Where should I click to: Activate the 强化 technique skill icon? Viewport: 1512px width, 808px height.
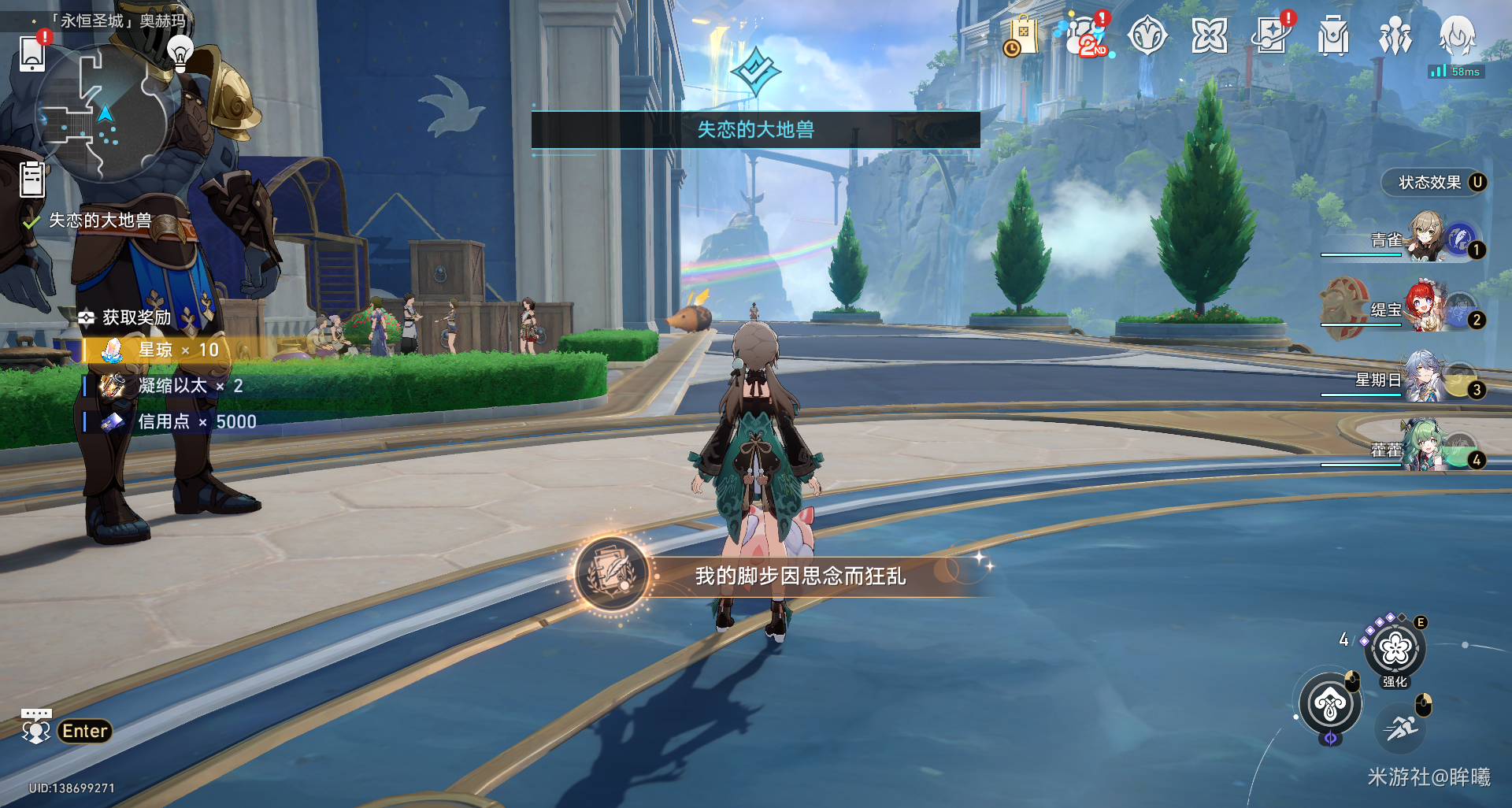pos(1395,650)
